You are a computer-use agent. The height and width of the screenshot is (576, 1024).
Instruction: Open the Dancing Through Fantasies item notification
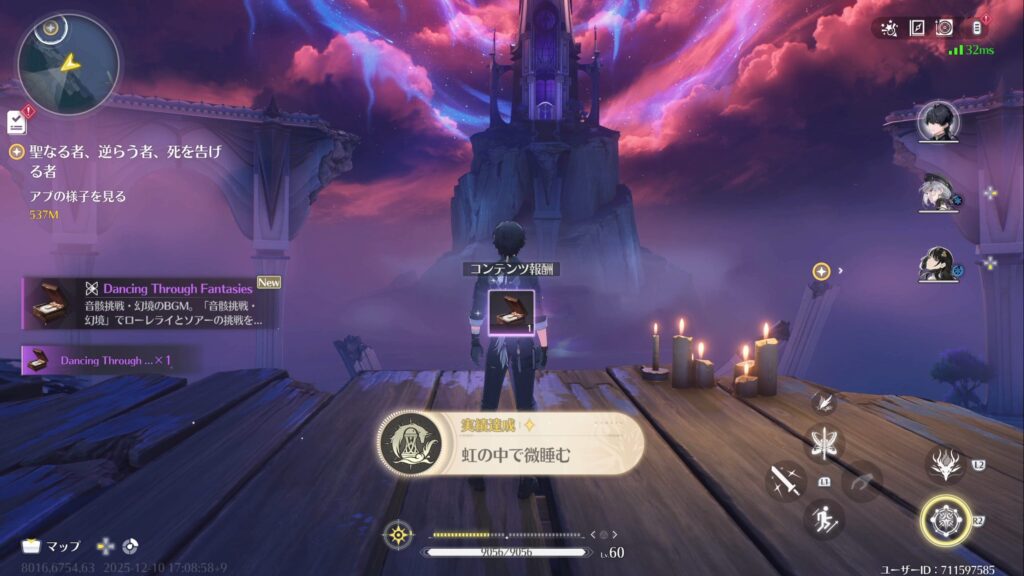pos(148,303)
